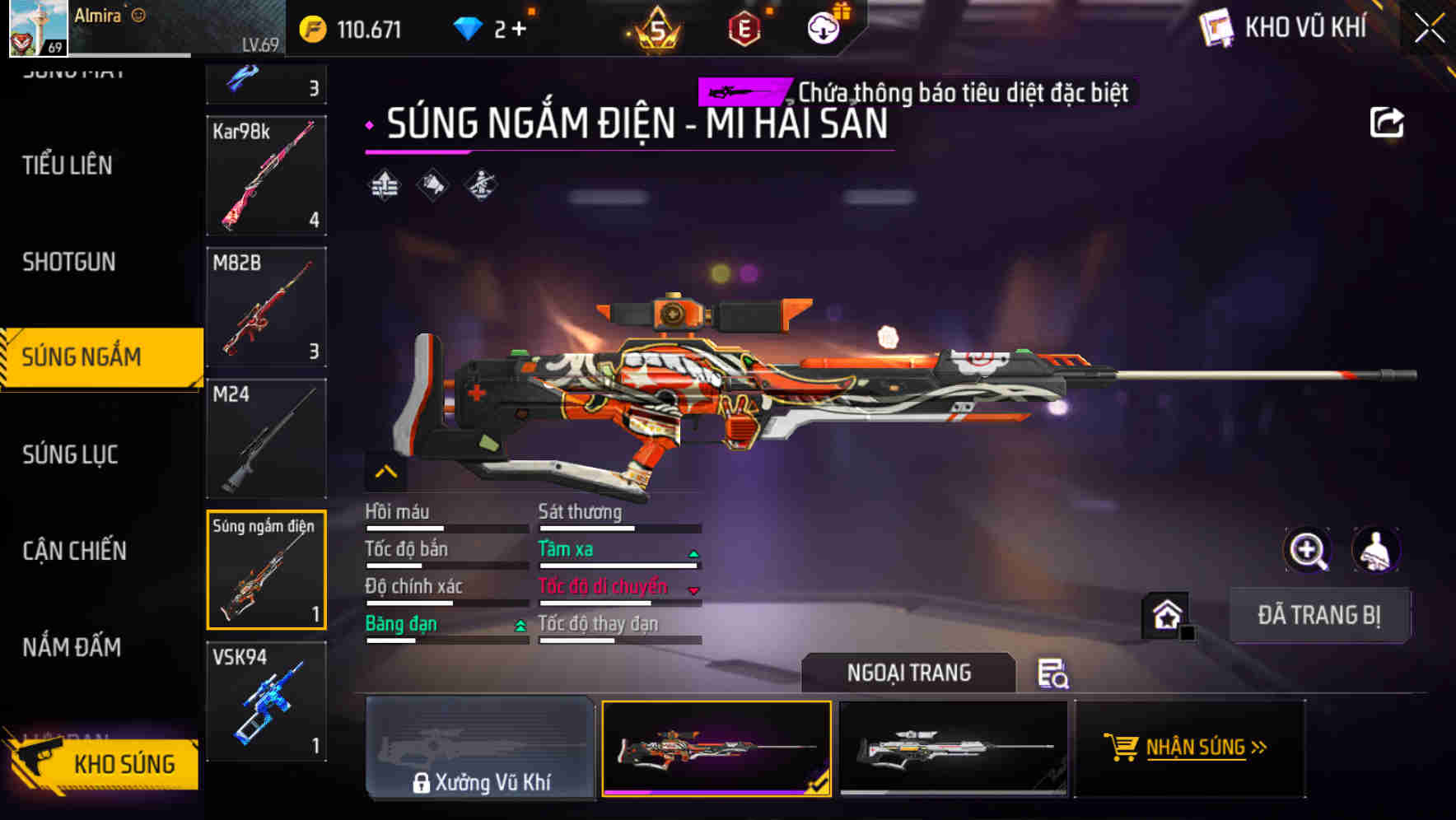The height and width of the screenshot is (820, 1456).
Task: Open the level 5 crown rank badge
Action: (657, 27)
